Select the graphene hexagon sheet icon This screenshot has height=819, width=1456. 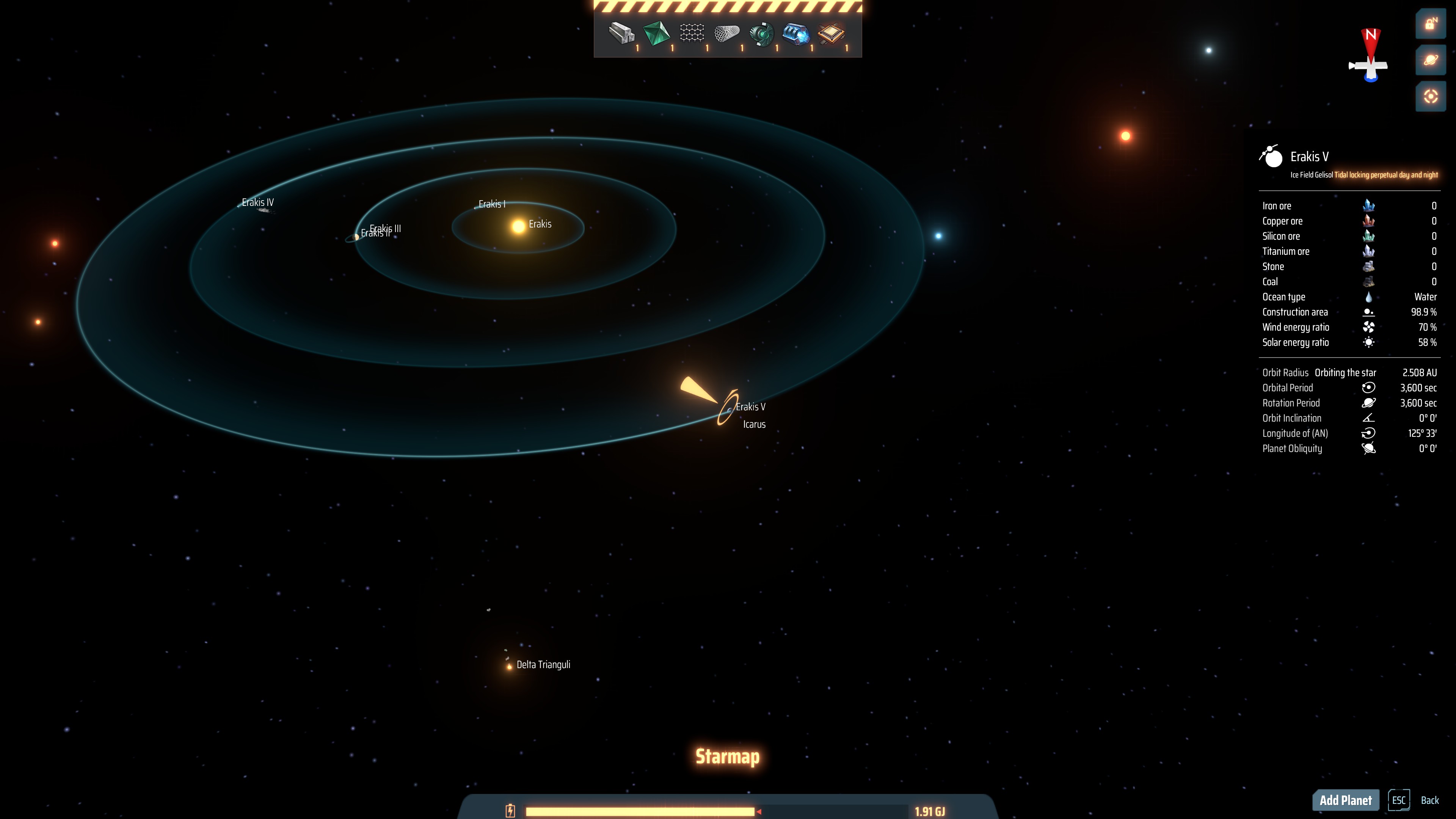[691, 33]
